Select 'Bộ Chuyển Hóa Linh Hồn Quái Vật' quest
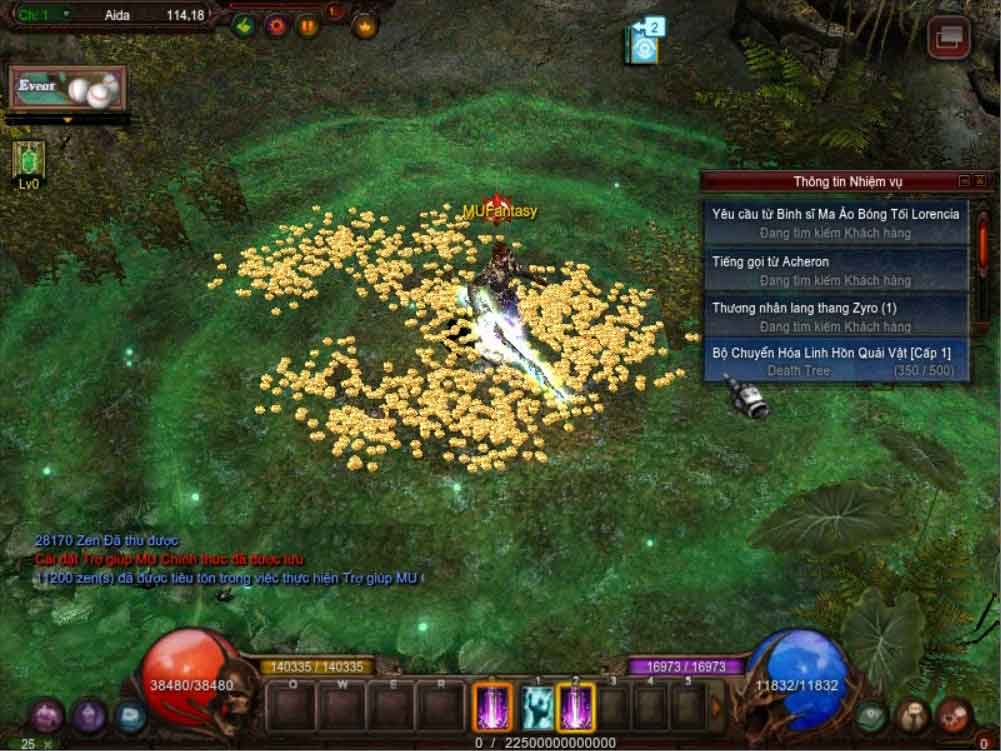The width and height of the screenshot is (1001, 751). [835, 361]
